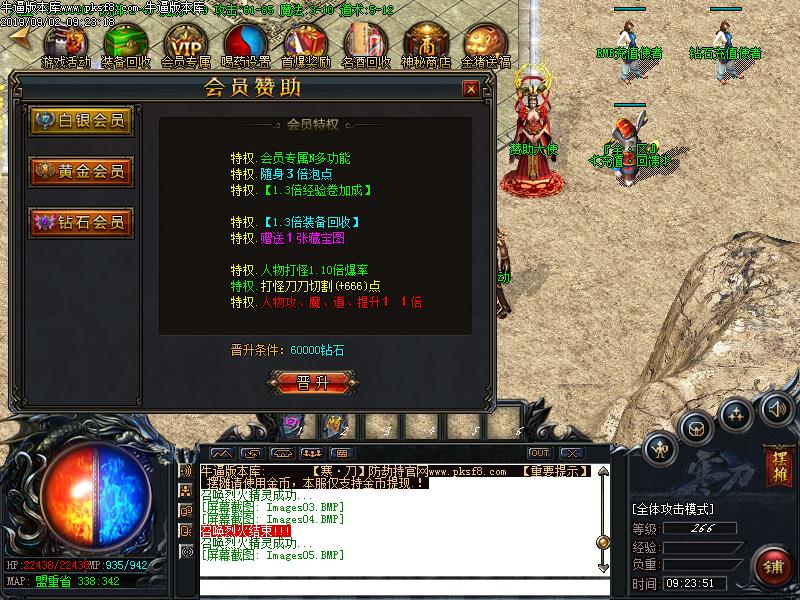The width and height of the screenshot is (800, 600).
Task: Choose the 黄金会员 gold membership tier
Action: [82, 171]
